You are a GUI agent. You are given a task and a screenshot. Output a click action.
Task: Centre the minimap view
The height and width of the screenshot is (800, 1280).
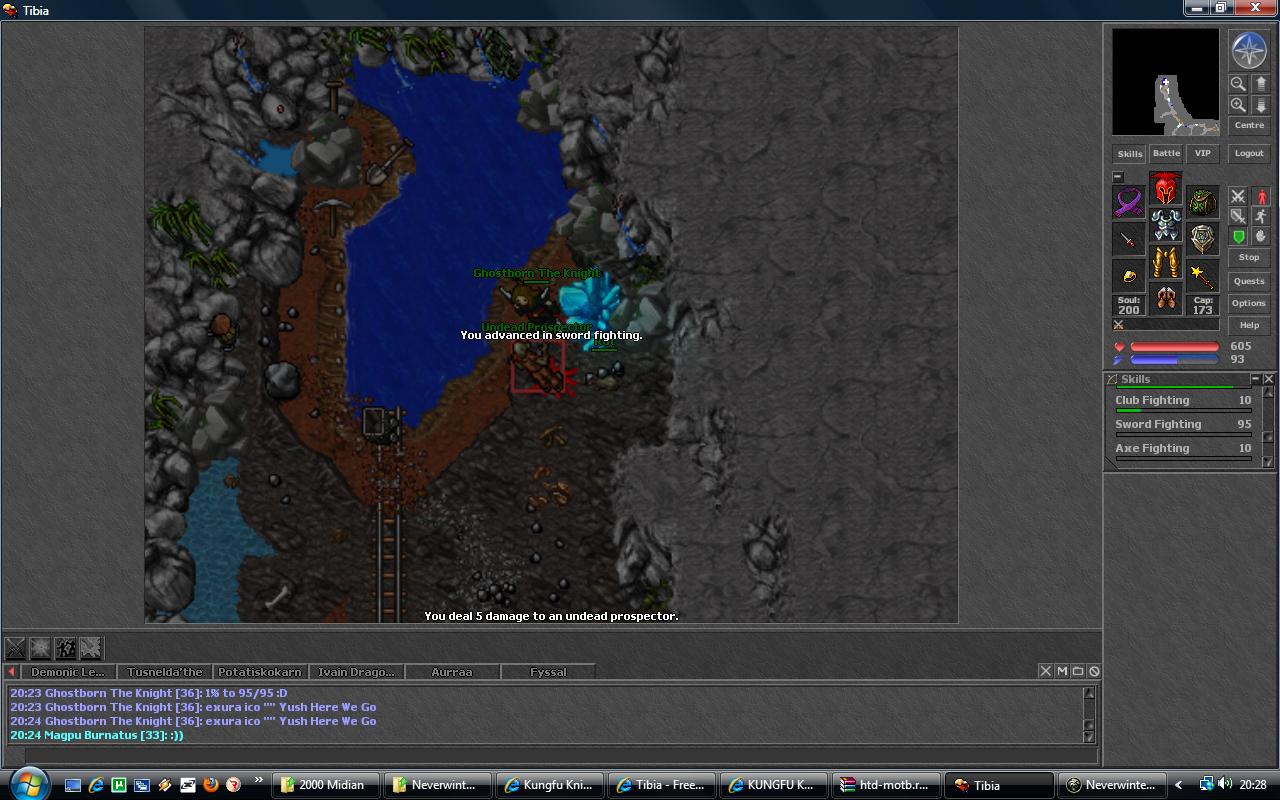[1249, 126]
